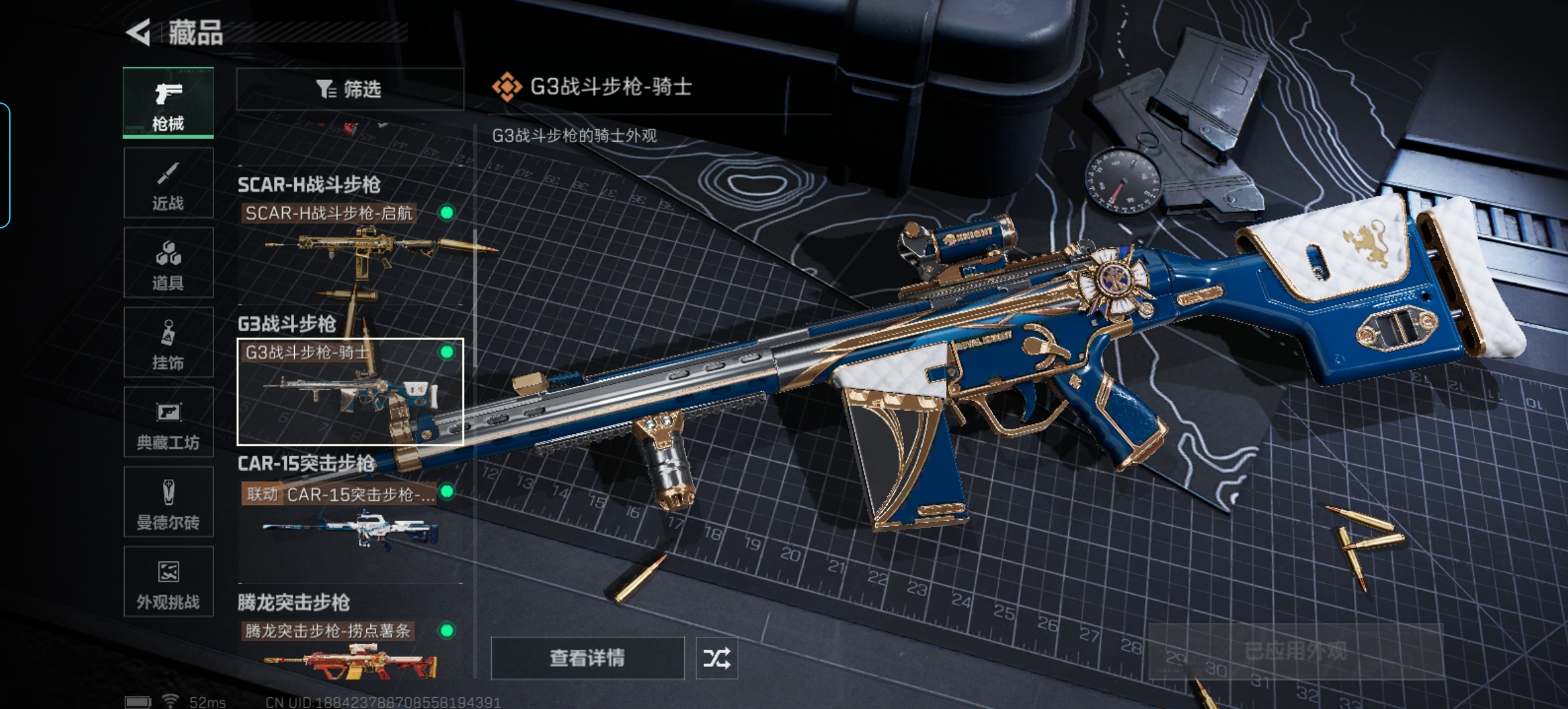Switch to the 枪械 category tab

point(168,103)
